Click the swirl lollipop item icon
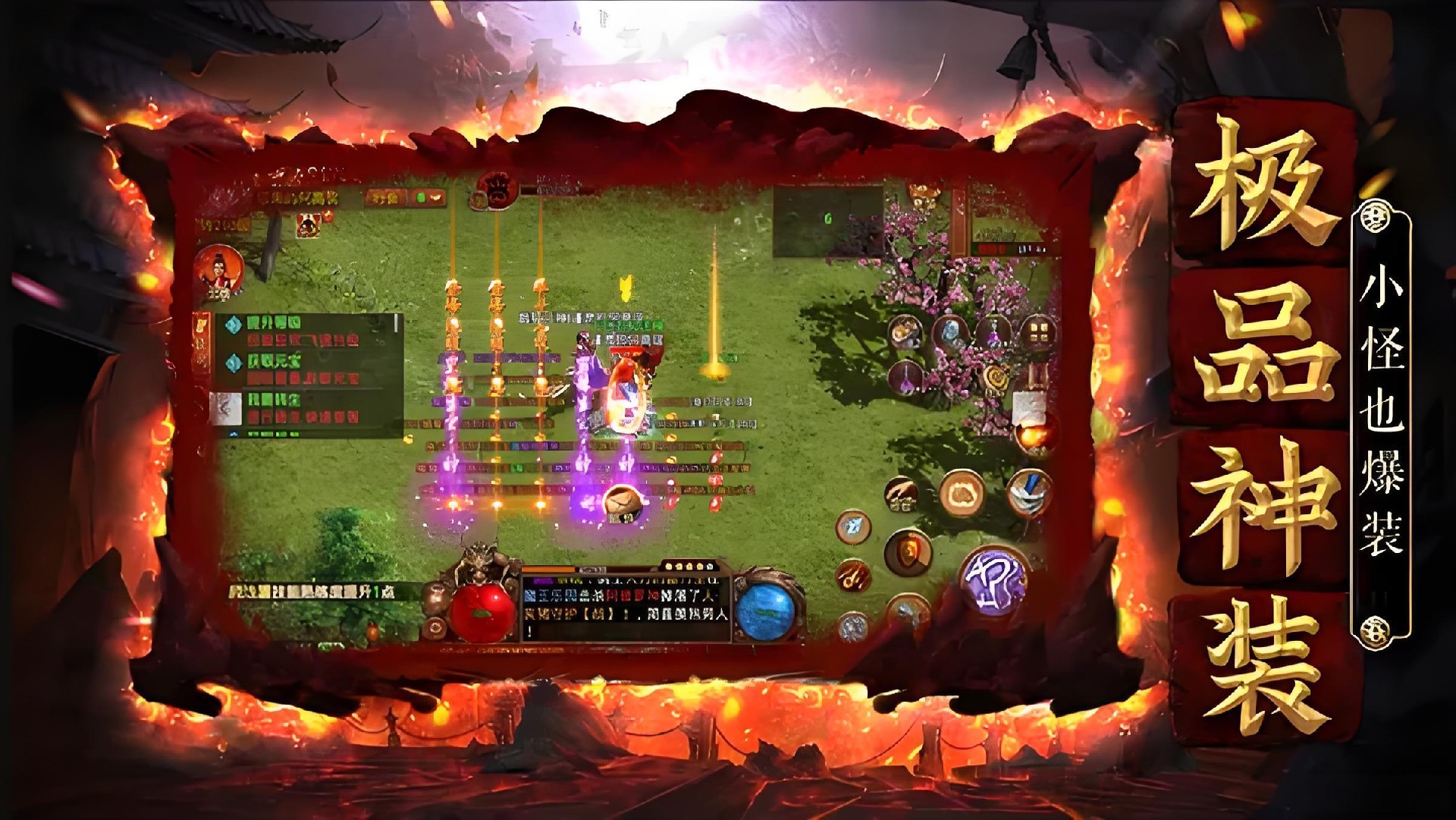1456x820 pixels. pos(996,379)
